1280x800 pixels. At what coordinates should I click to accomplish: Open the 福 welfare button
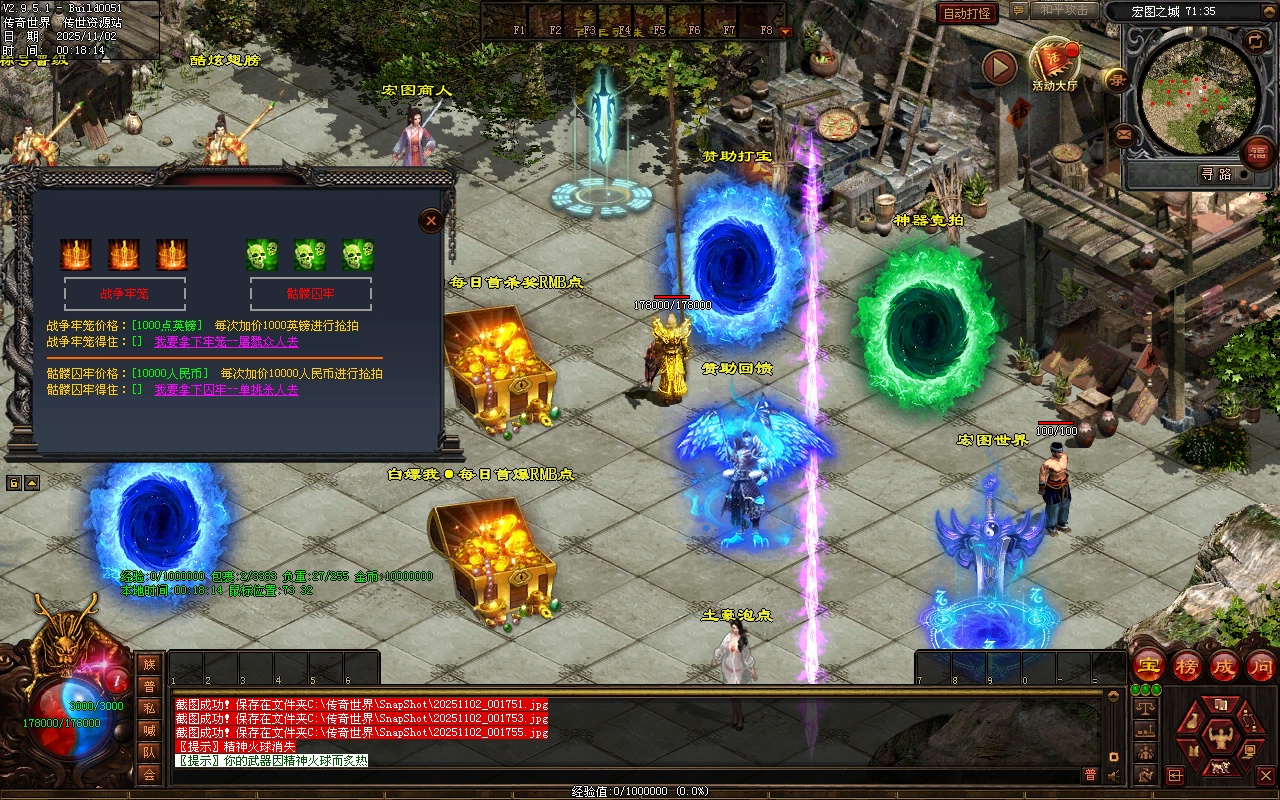tap(1258, 152)
